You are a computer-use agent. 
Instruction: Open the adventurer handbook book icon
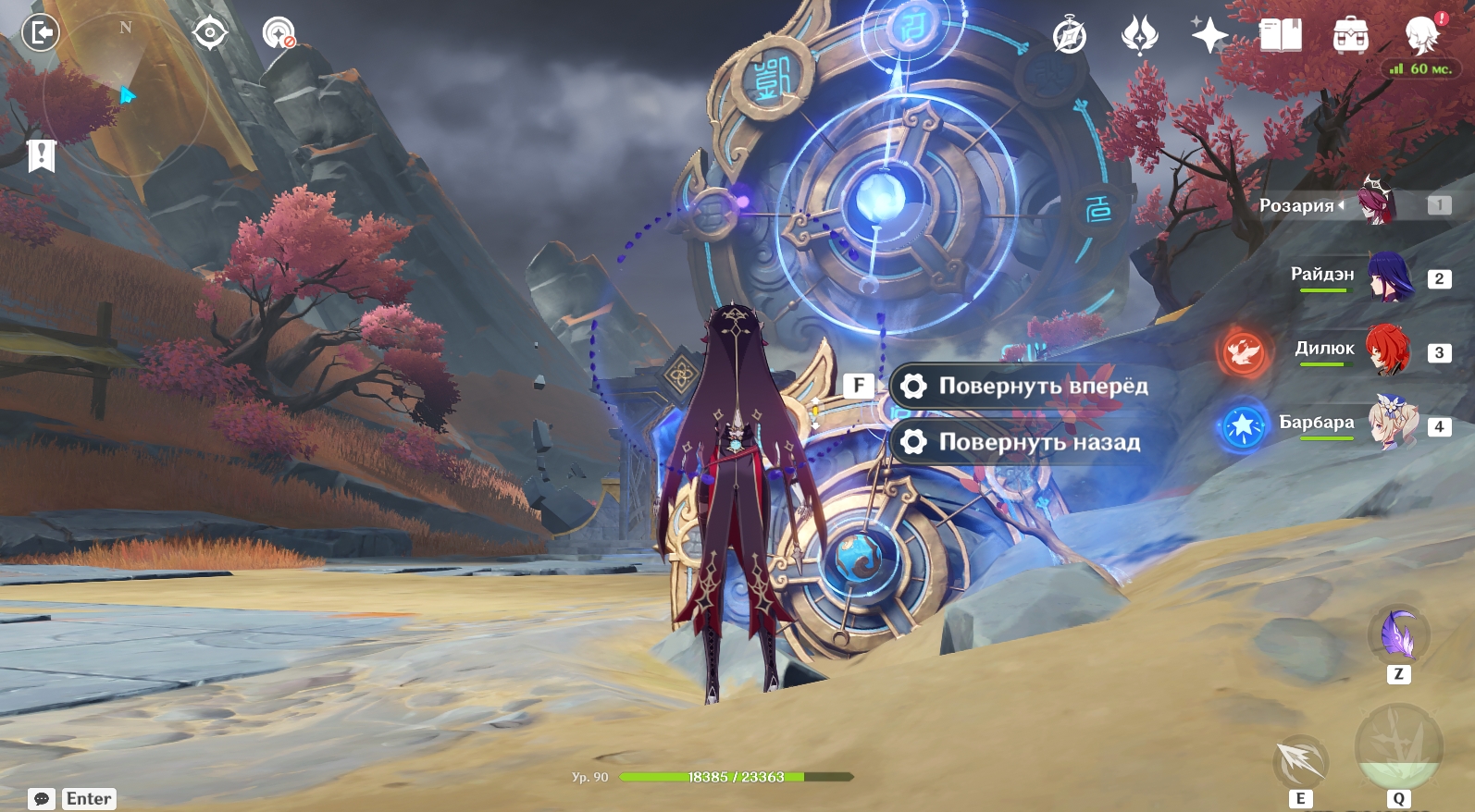1281,36
